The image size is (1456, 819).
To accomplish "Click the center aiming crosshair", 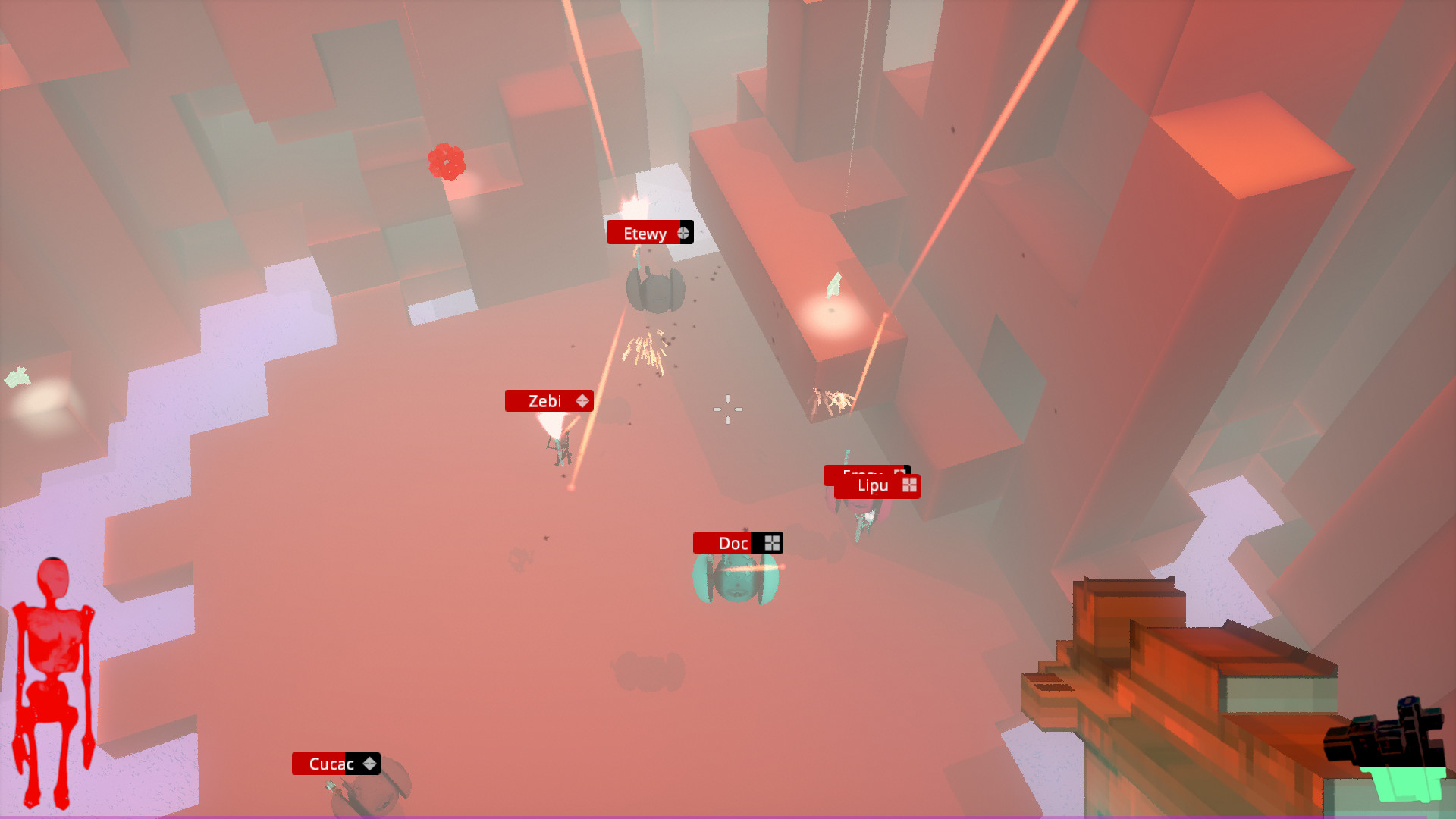I will point(727,409).
